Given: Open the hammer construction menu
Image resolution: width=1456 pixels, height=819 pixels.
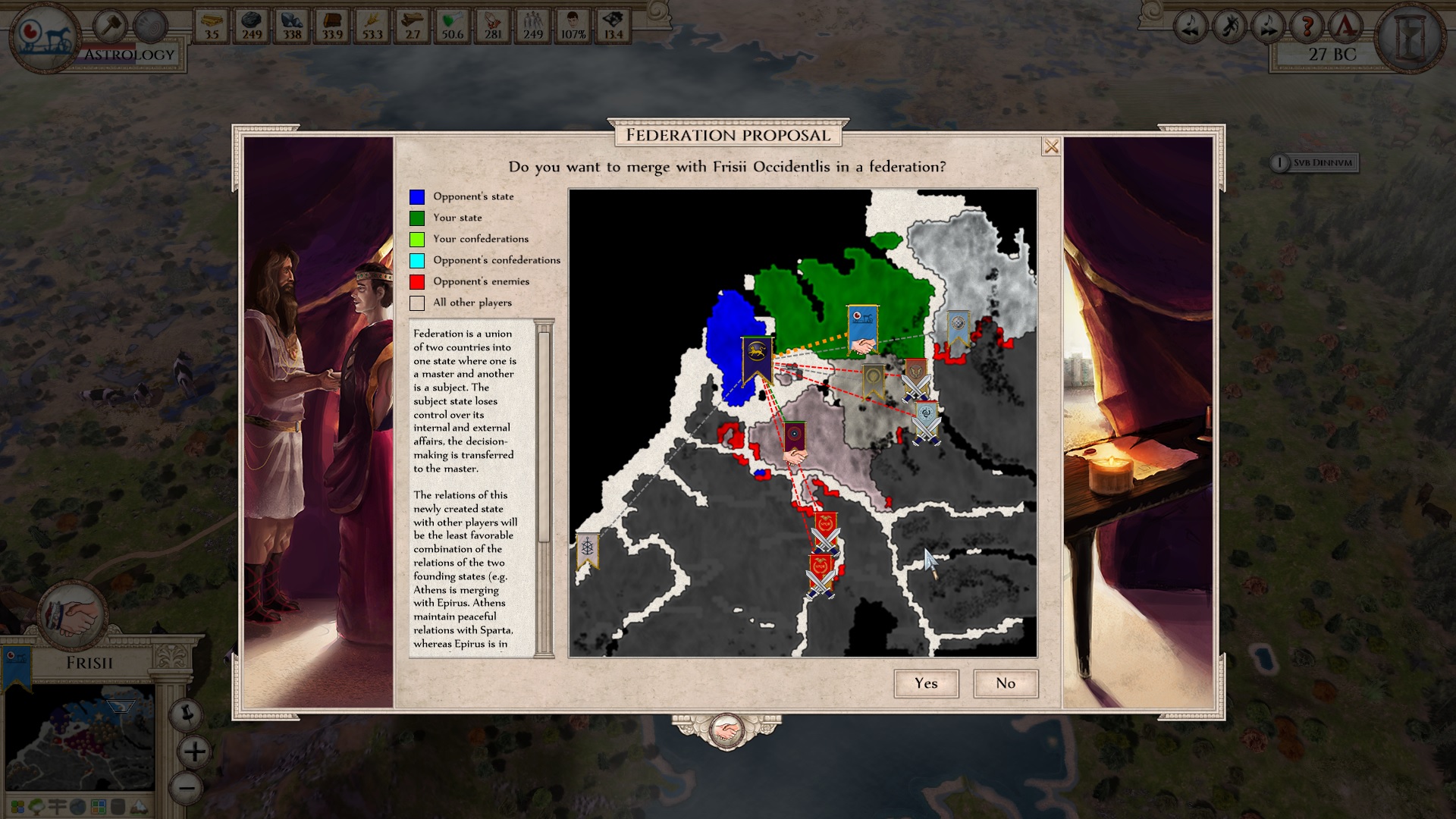Looking at the screenshot, I should (x=111, y=27).
